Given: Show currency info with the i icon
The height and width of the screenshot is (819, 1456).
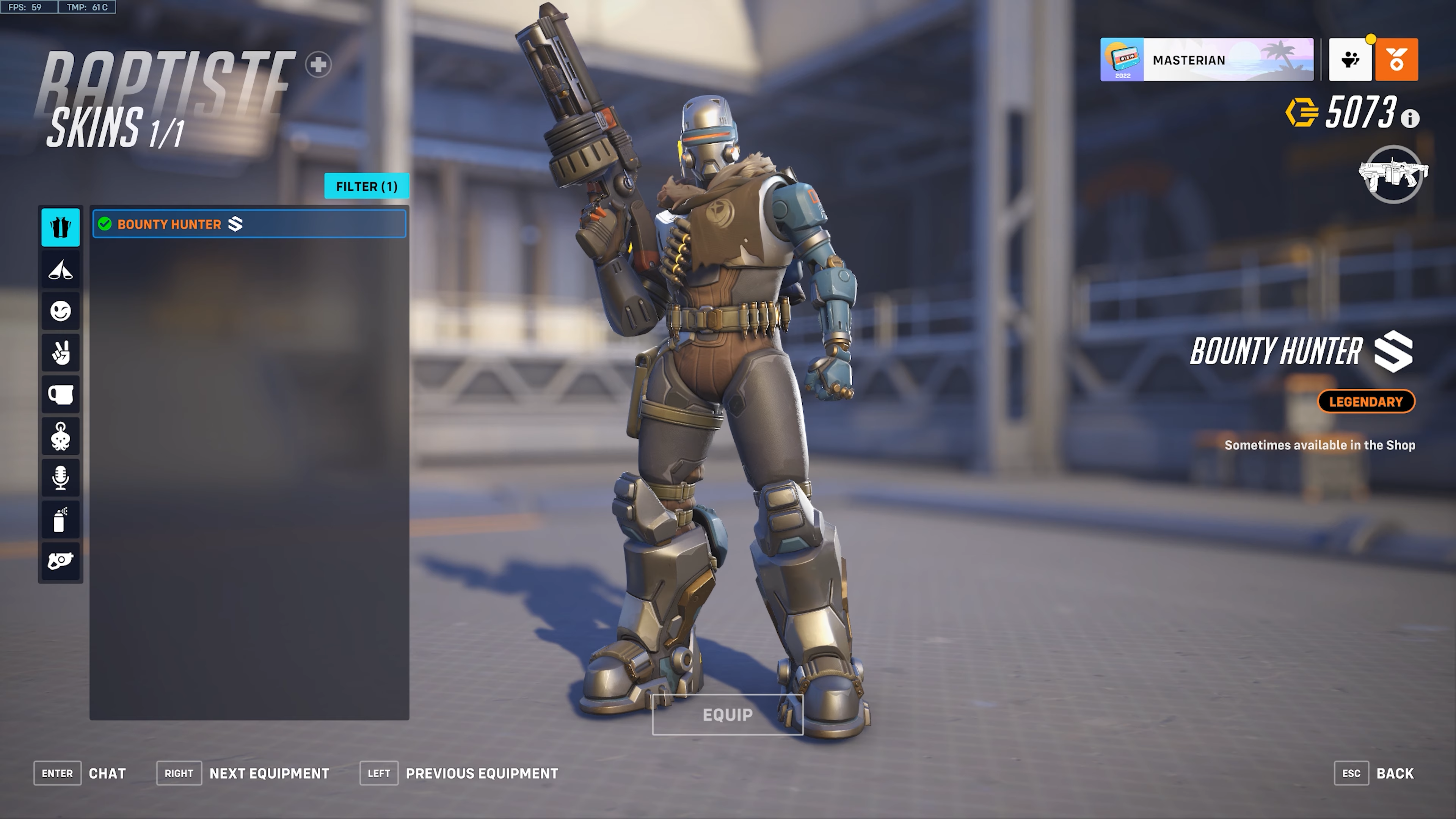Looking at the screenshot, I should coord(1410,119).
